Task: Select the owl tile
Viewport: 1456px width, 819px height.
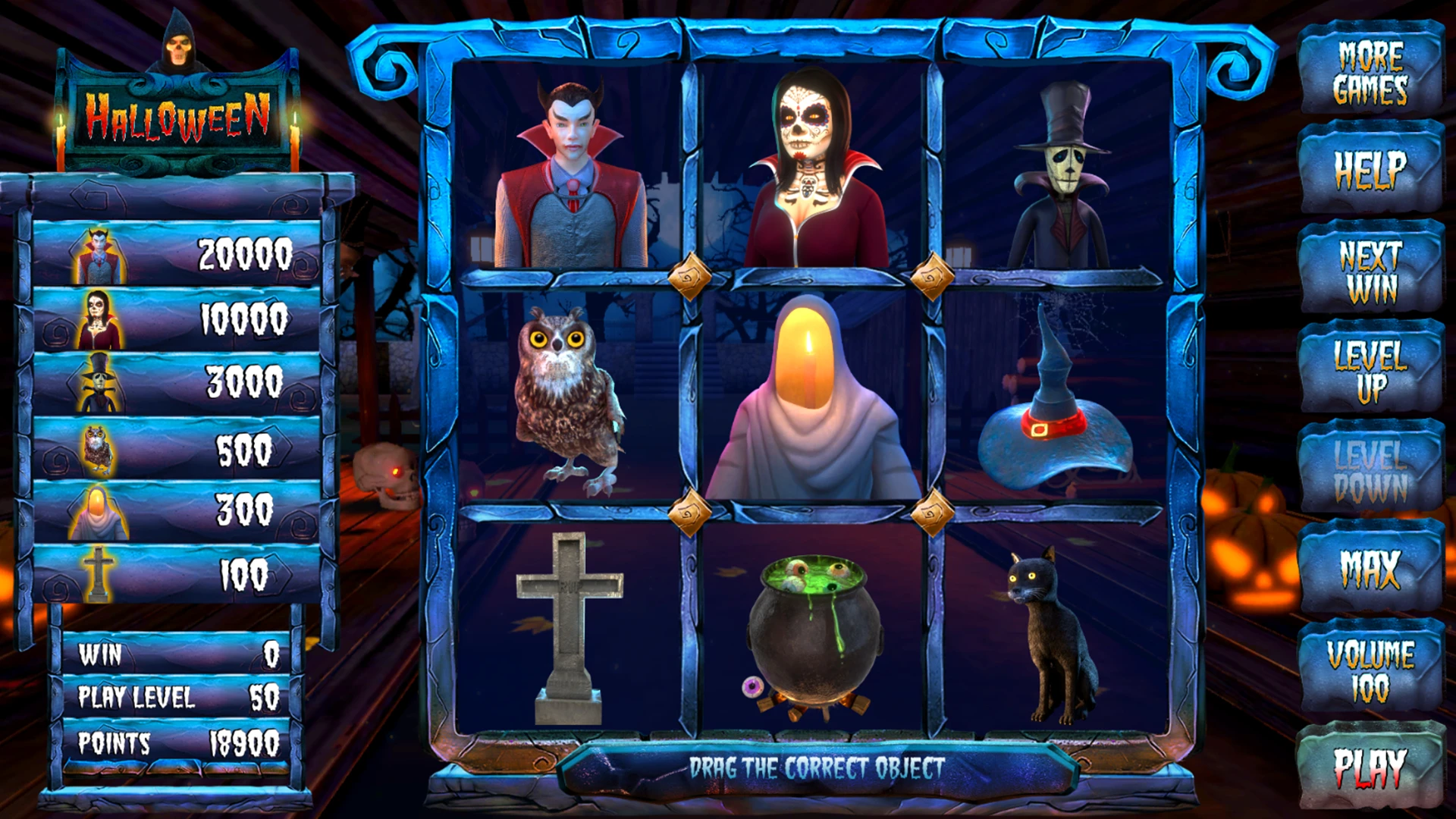Action: pos(569,398)
